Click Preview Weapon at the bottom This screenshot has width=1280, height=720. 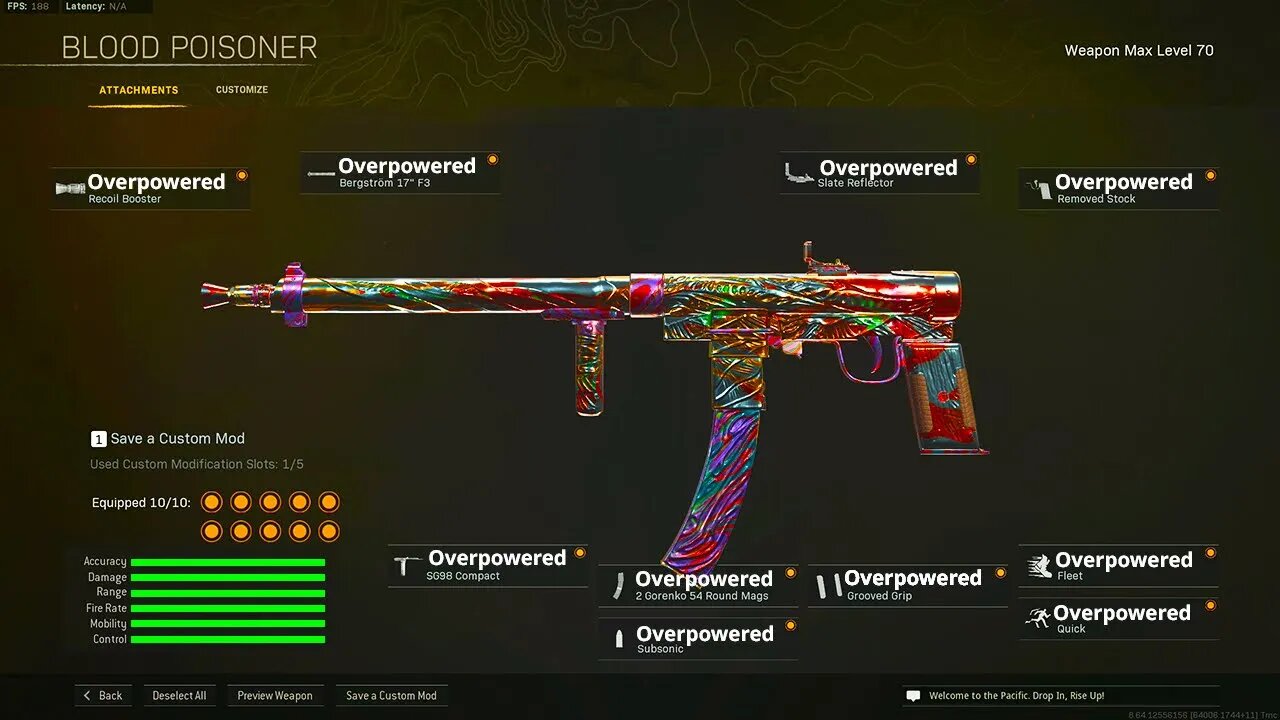coord(276,695)
